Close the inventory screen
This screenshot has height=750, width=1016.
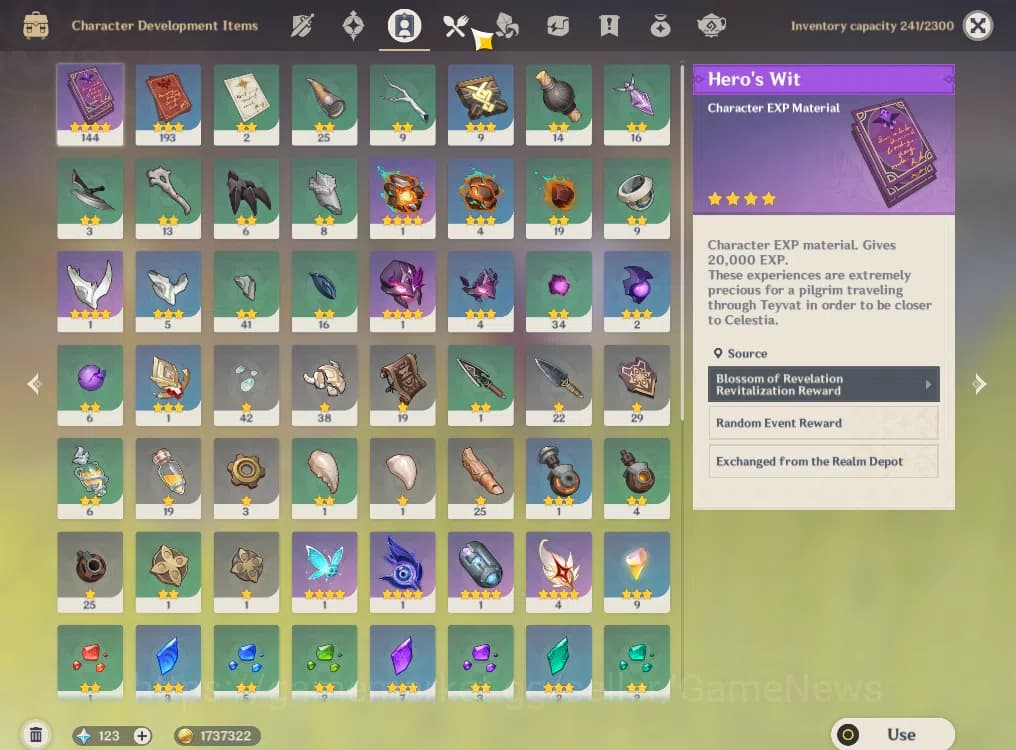(978, 26)
